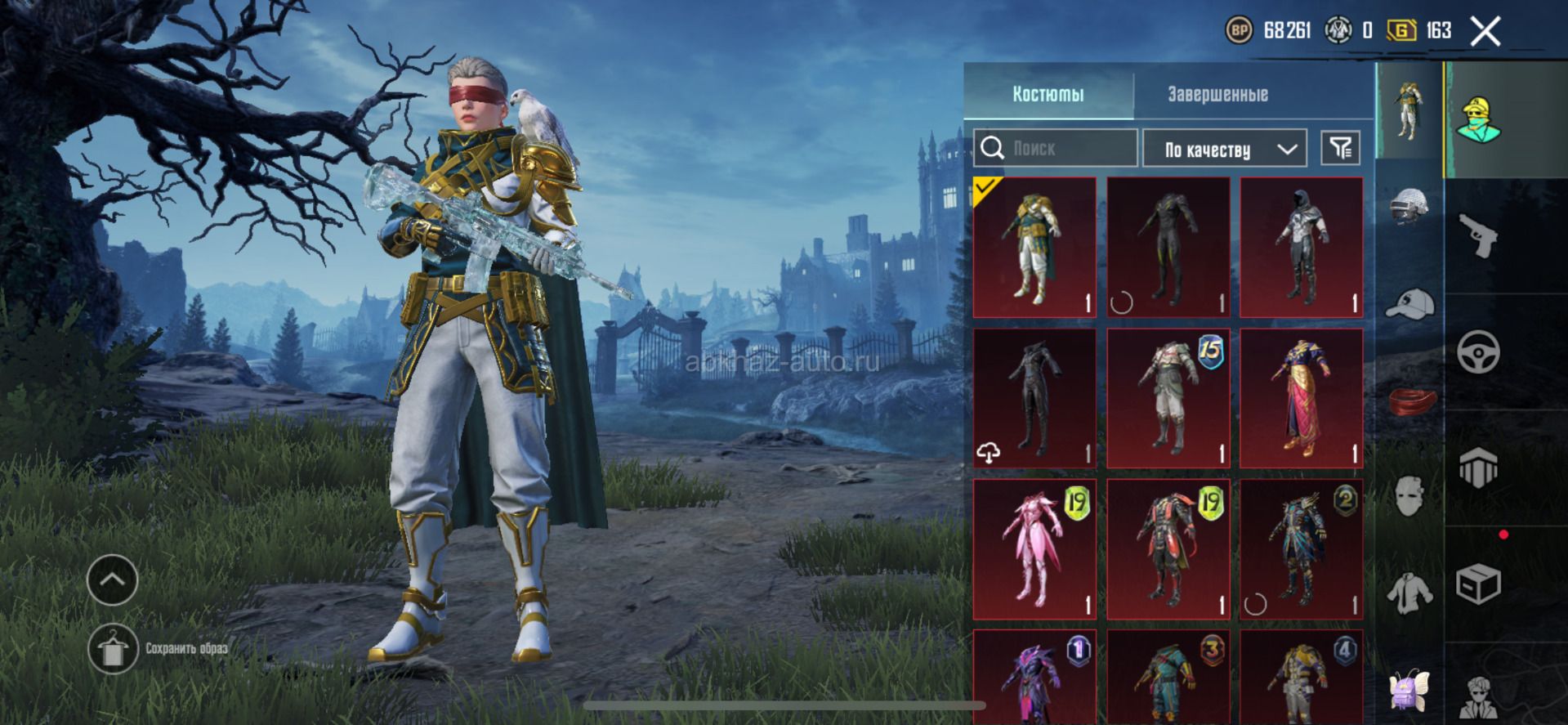The width and height of the screenshot is (1568, 725).
Task: Open the По качеству sort dropdown
Action: (1225, 149)
